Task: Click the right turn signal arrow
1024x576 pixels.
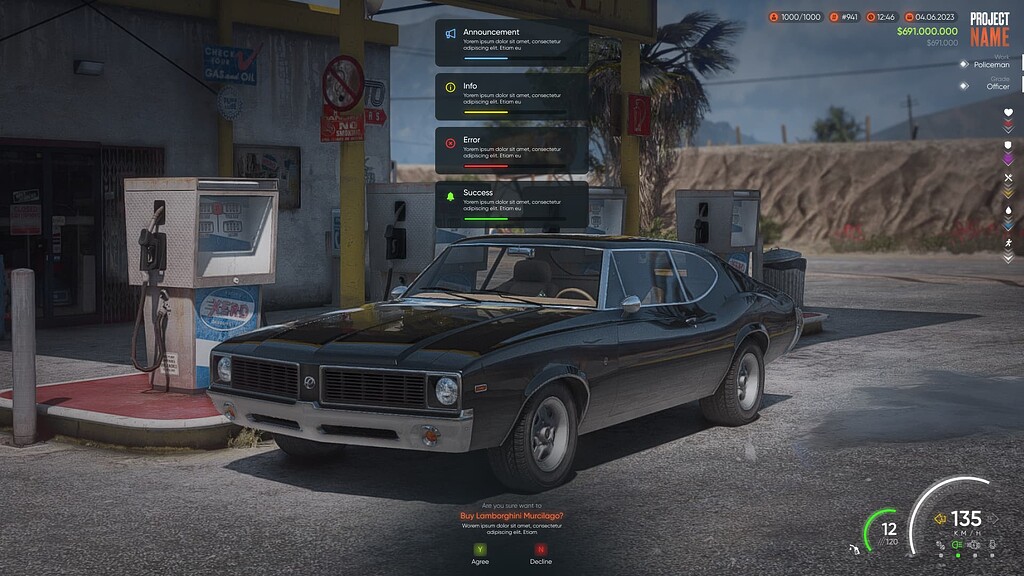Action: click(991, 519)
